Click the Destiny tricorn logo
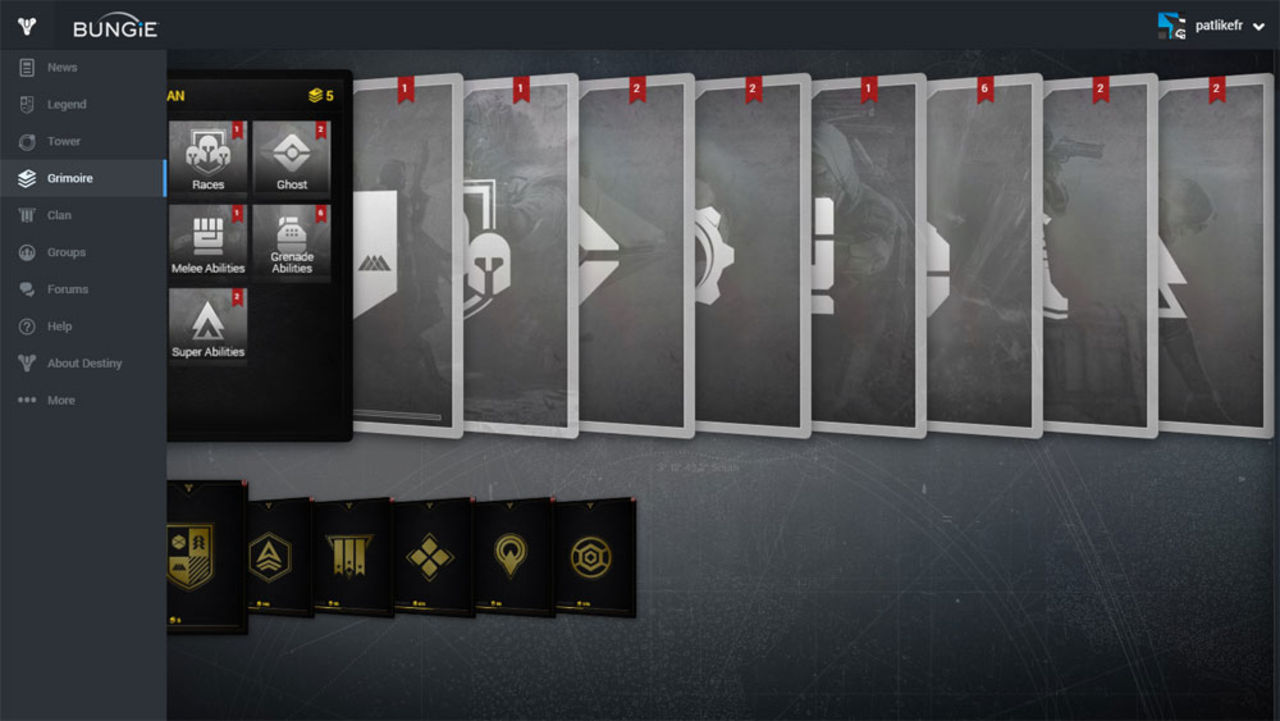 click(25, 24)
